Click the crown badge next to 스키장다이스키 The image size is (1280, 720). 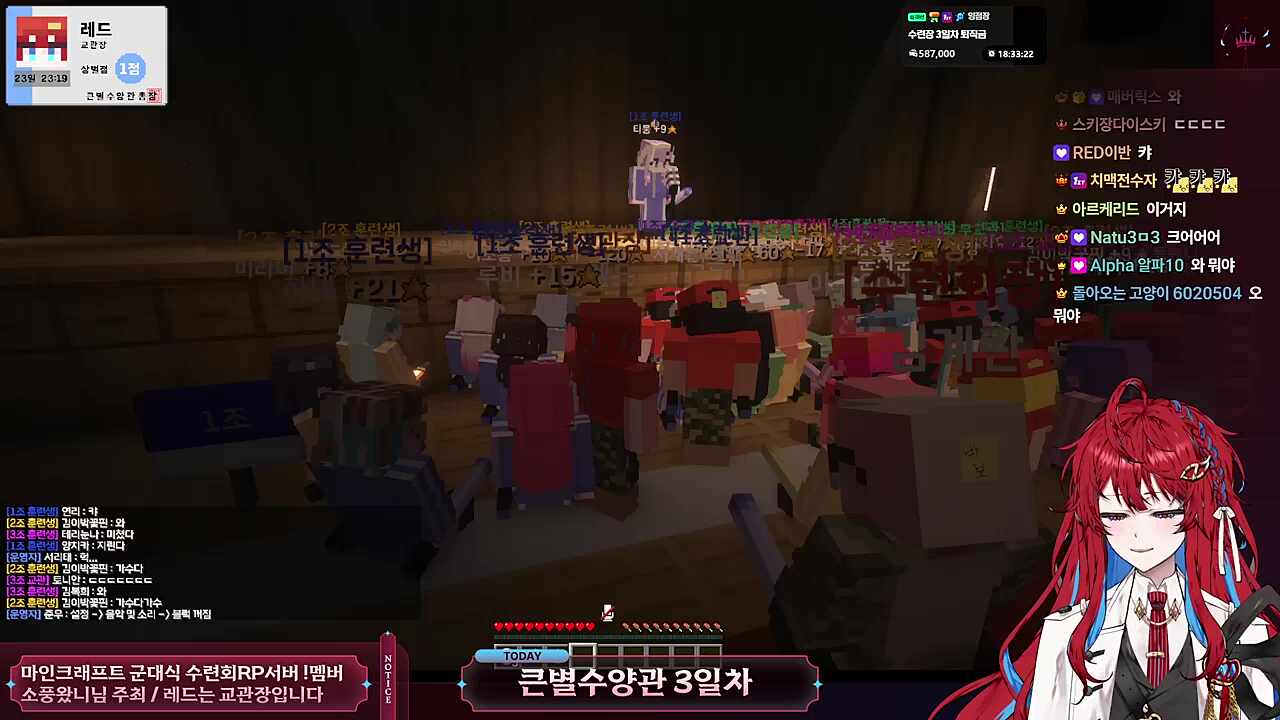point(1062,124)
